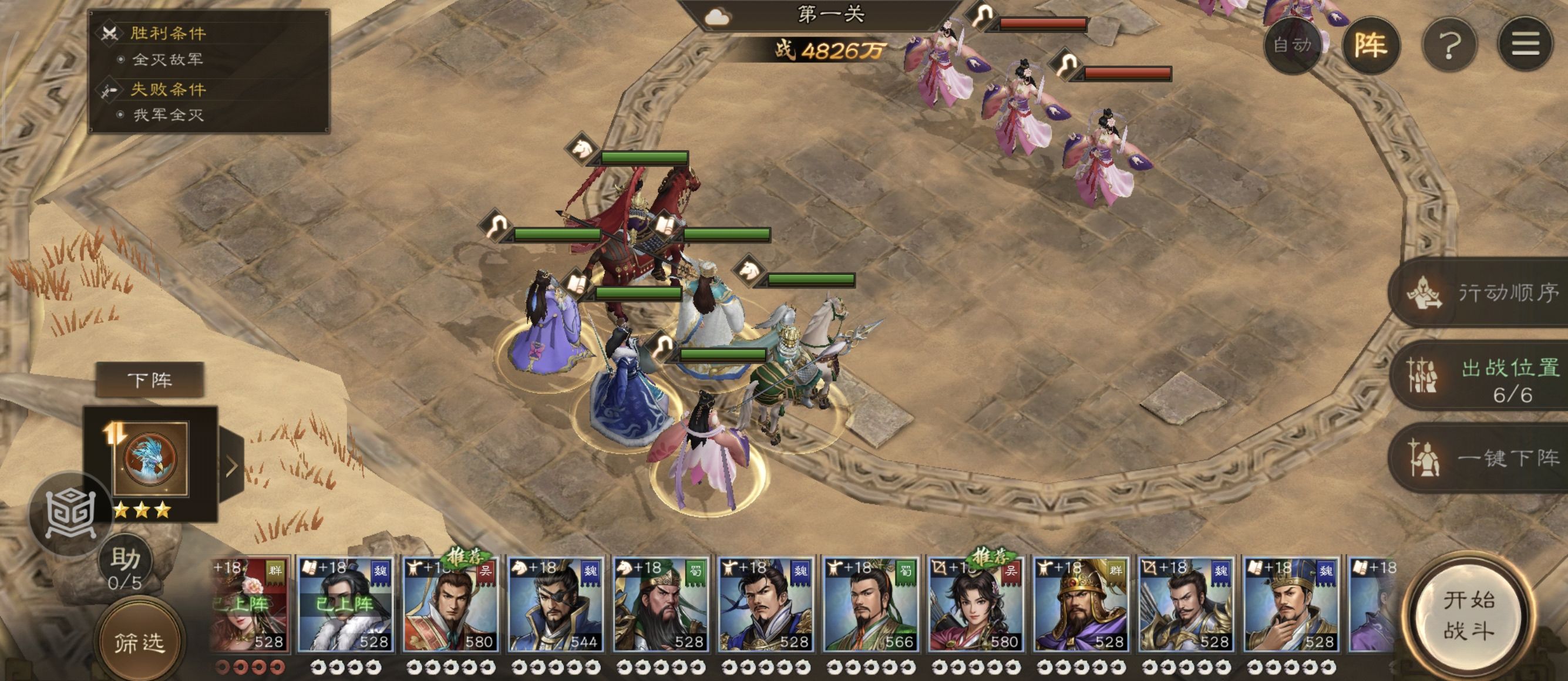
Task: Choose the green-hooded bearded general card
Action: point(661,605)
